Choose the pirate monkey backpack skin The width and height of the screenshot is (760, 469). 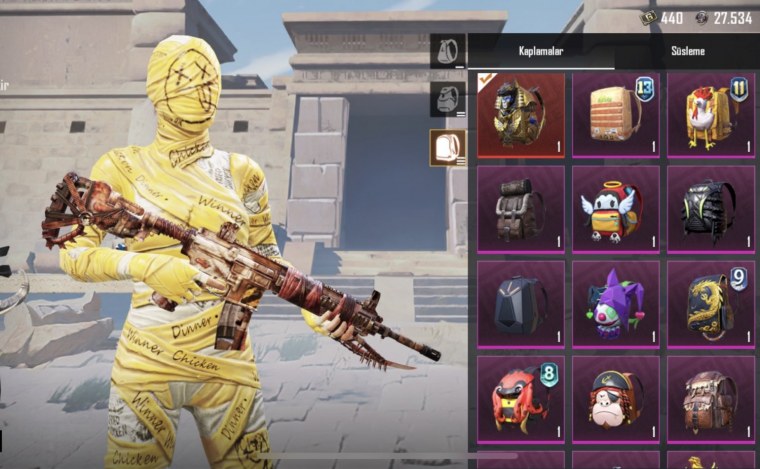[614, 397]
